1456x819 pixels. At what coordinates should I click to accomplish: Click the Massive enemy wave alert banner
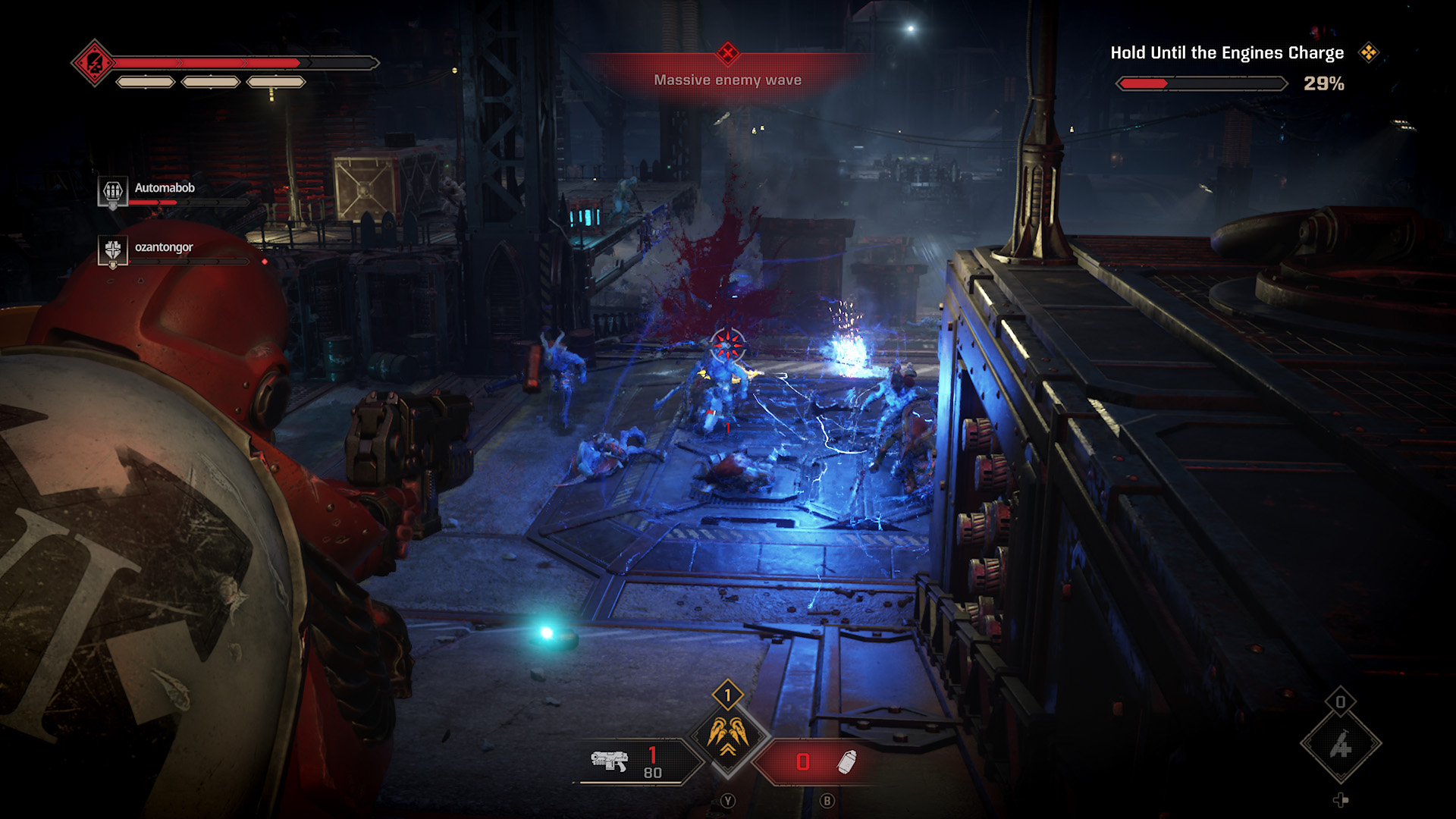click(728, 80)
